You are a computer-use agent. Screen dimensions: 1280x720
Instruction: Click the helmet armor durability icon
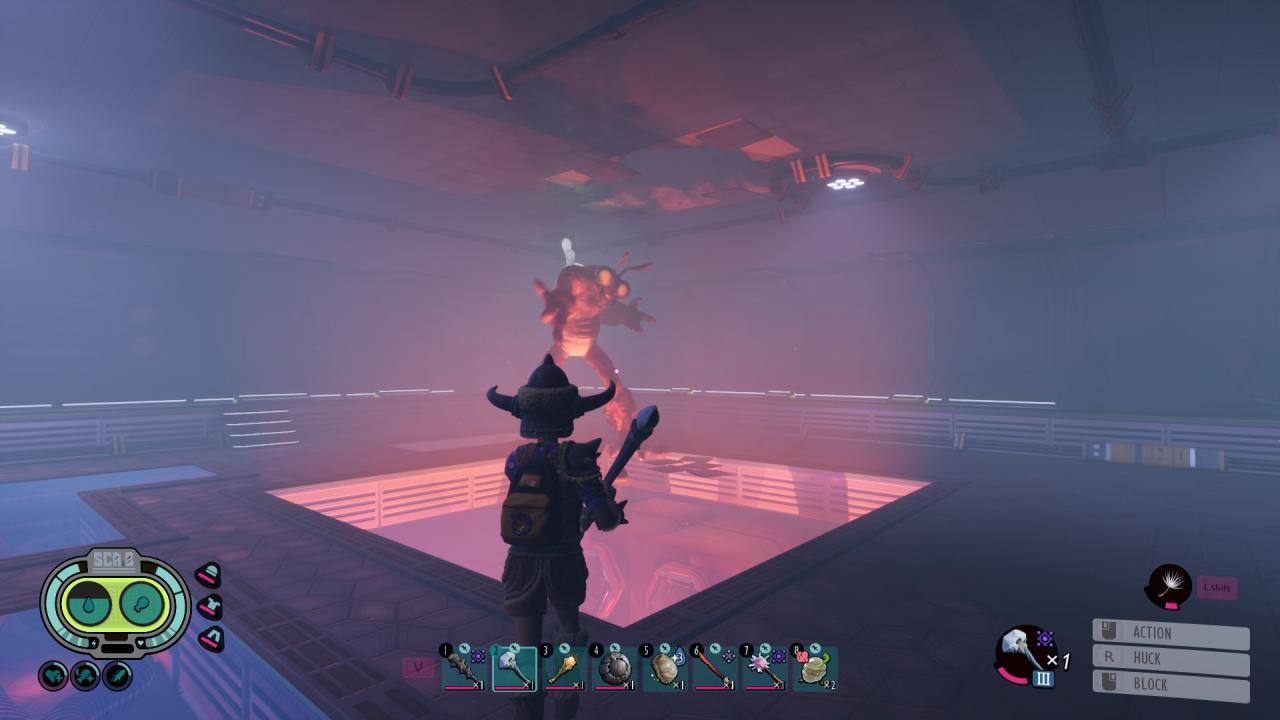pos(208,574)
